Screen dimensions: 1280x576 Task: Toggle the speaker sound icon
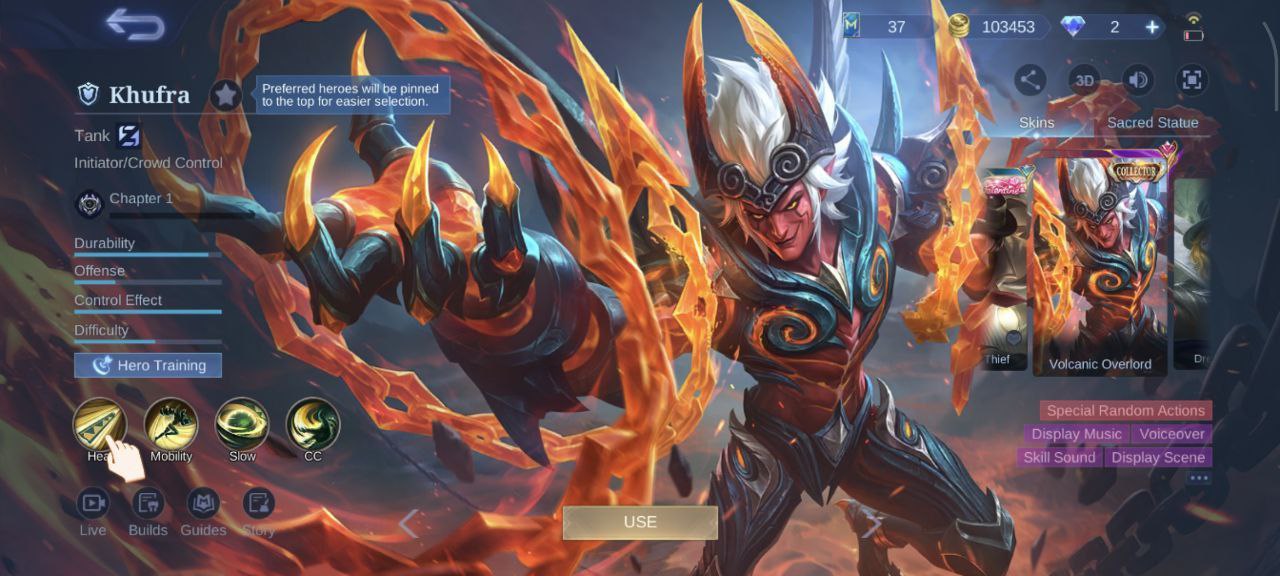pyautogui.click(x=1138, y=80)
